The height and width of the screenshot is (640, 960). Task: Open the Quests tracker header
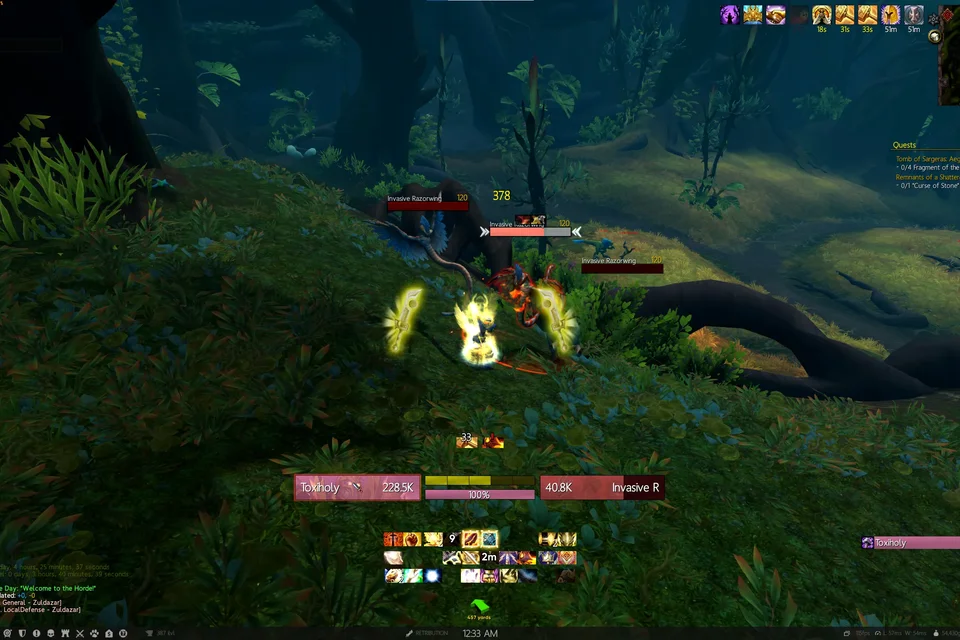[x=904, y=145]
